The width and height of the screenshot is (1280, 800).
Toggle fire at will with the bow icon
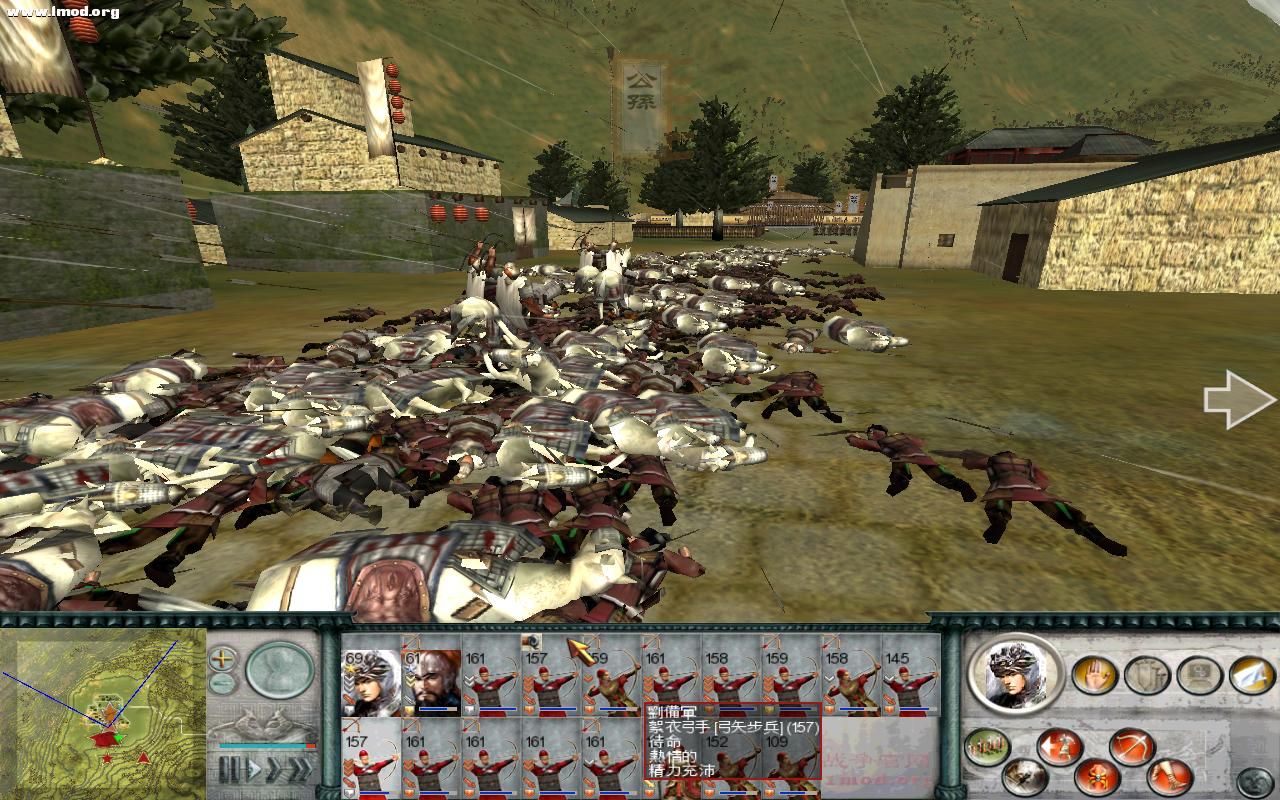tap(1130, 746)
